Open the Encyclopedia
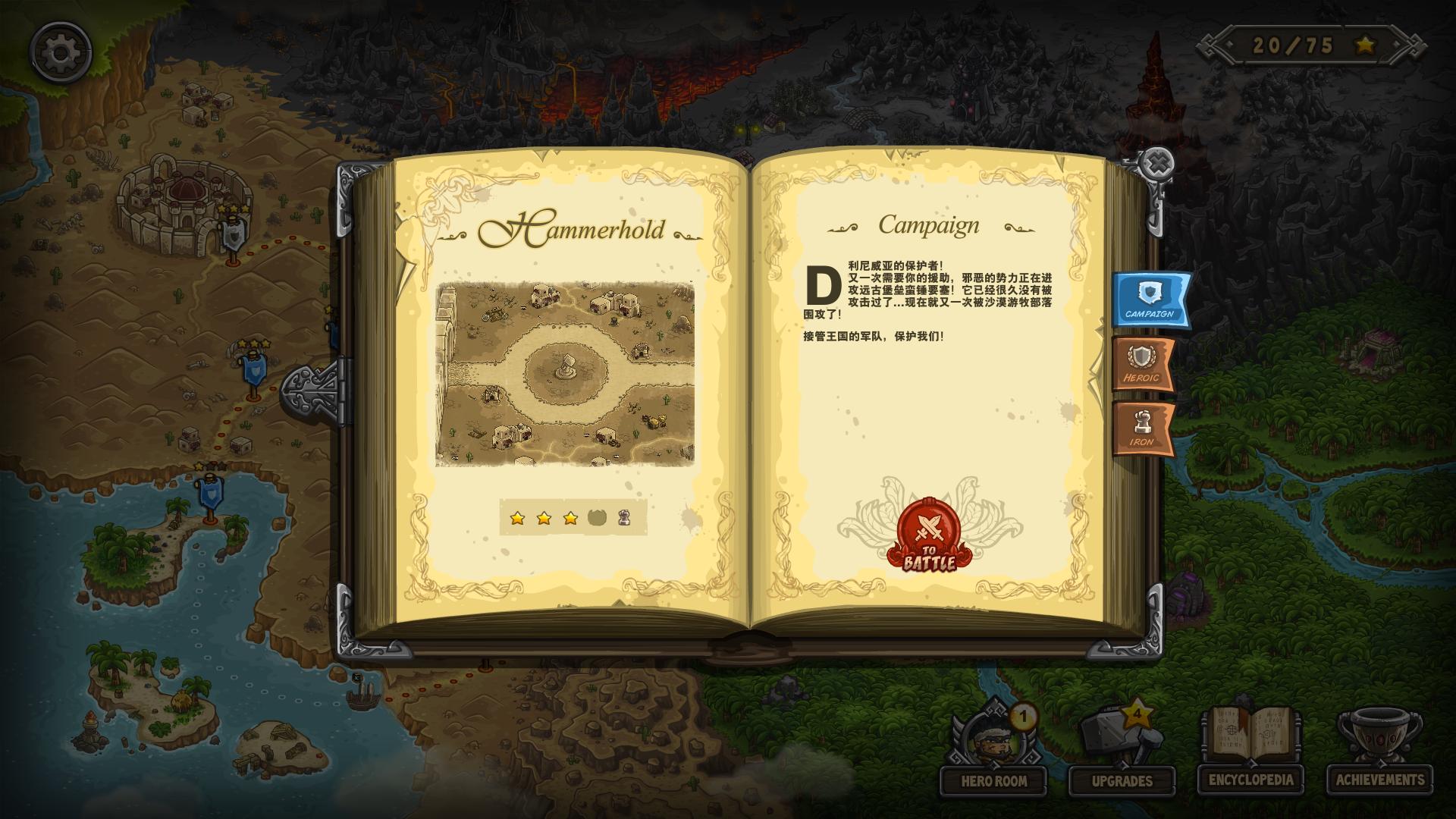Image resolution: width=1456 pixels, height=819 pixels. click(1251, 751)
